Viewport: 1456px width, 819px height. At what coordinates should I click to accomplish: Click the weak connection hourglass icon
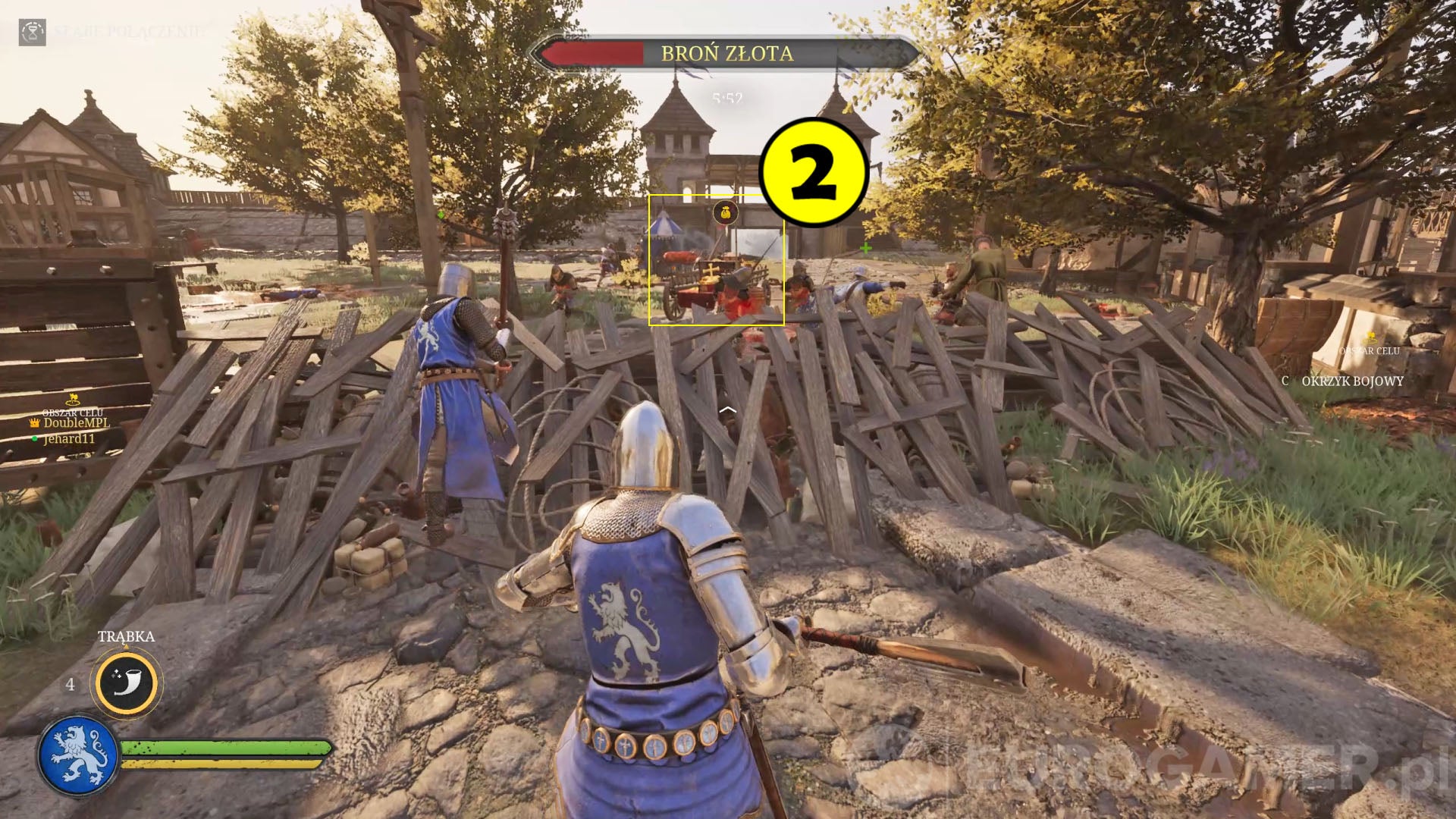click(x=32, y=33)
